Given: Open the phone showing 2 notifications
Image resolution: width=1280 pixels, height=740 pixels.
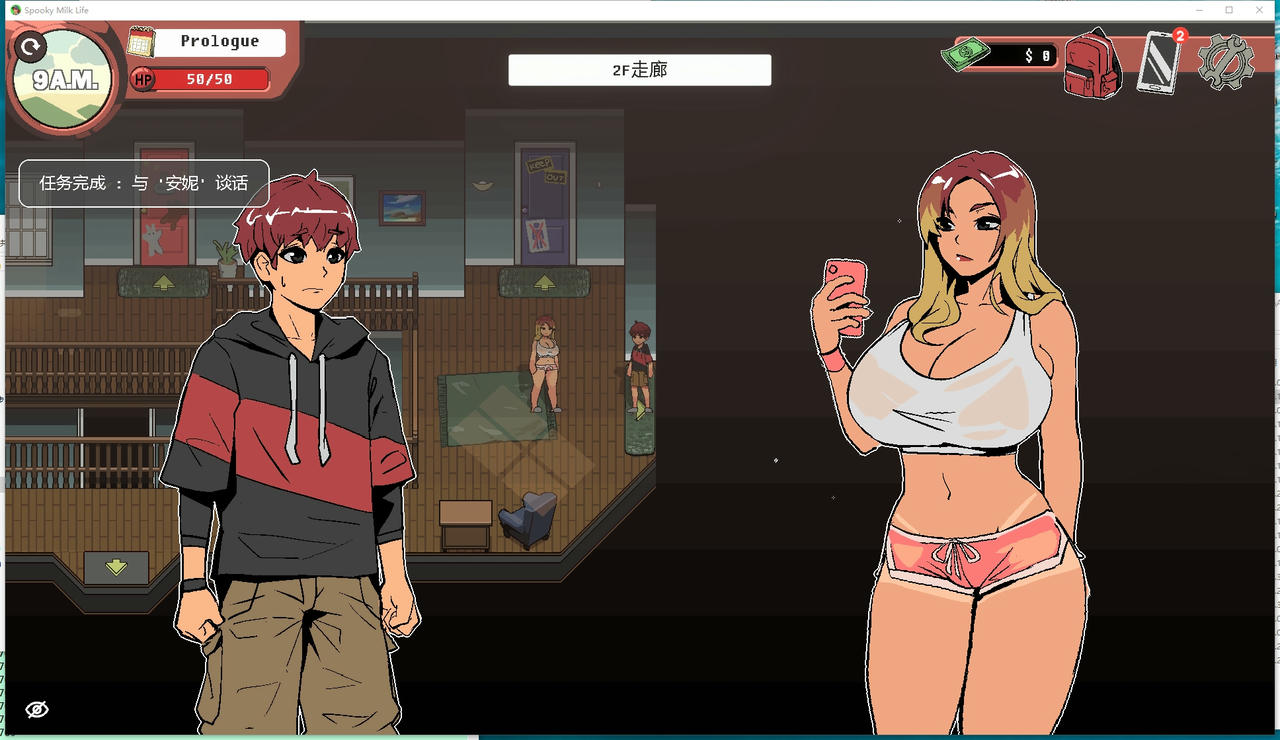Looking at the screenshot, I should 1157,63.
